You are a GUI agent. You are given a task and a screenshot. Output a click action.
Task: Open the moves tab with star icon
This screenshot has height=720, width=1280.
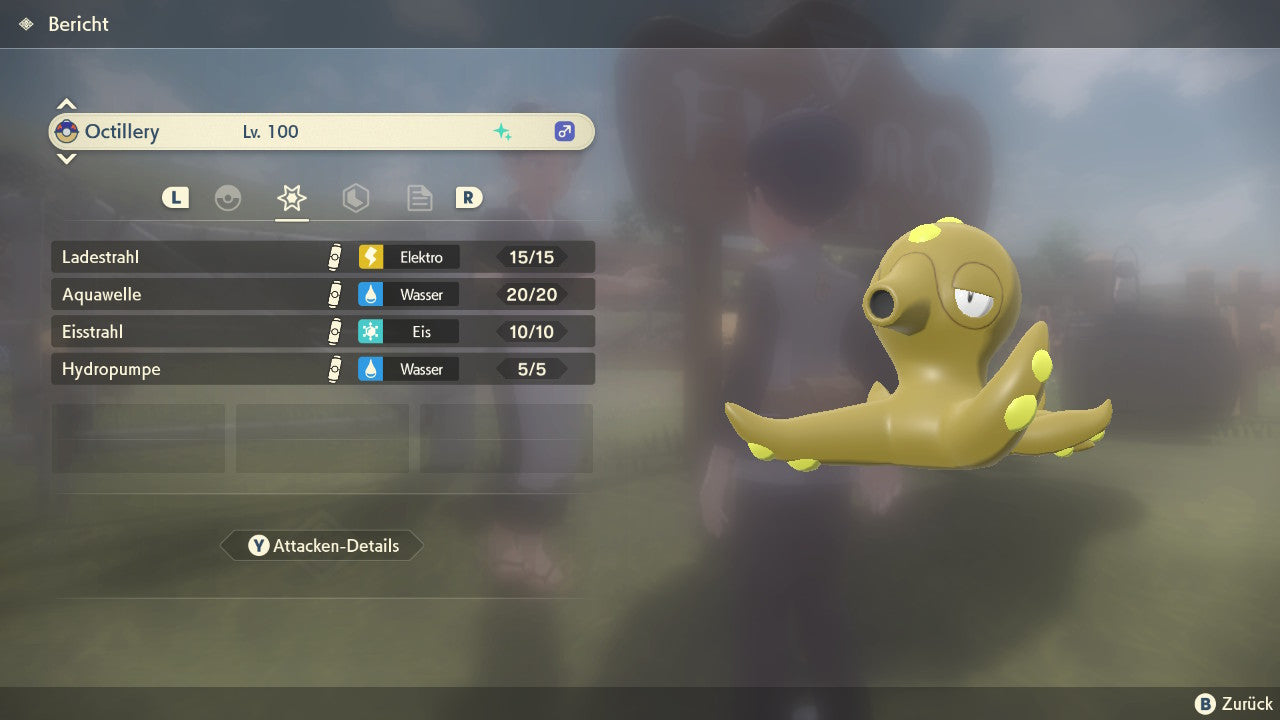pyautogui.click(x=292, y=198)
